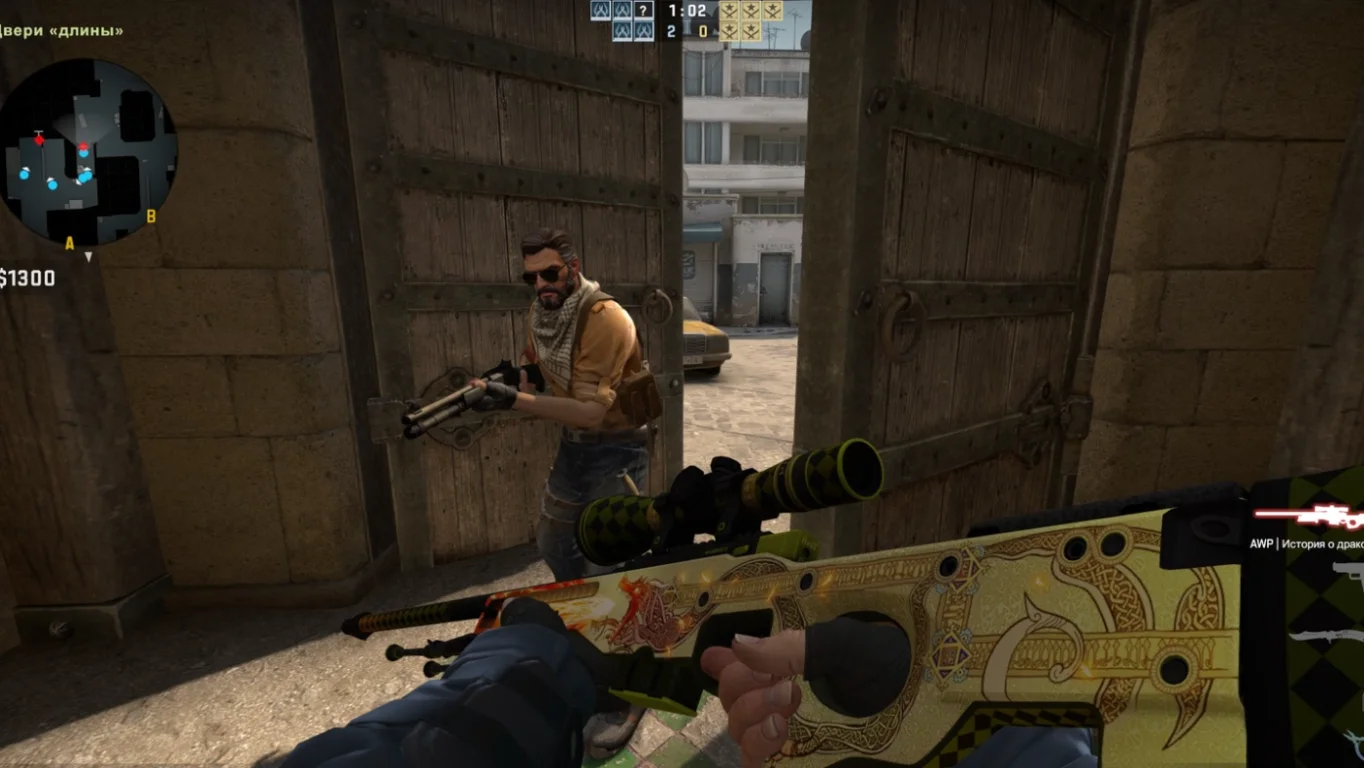1364x768 pixels.
Task: Click the bombsite B marker on the radar
Action: tap(150, 215)
